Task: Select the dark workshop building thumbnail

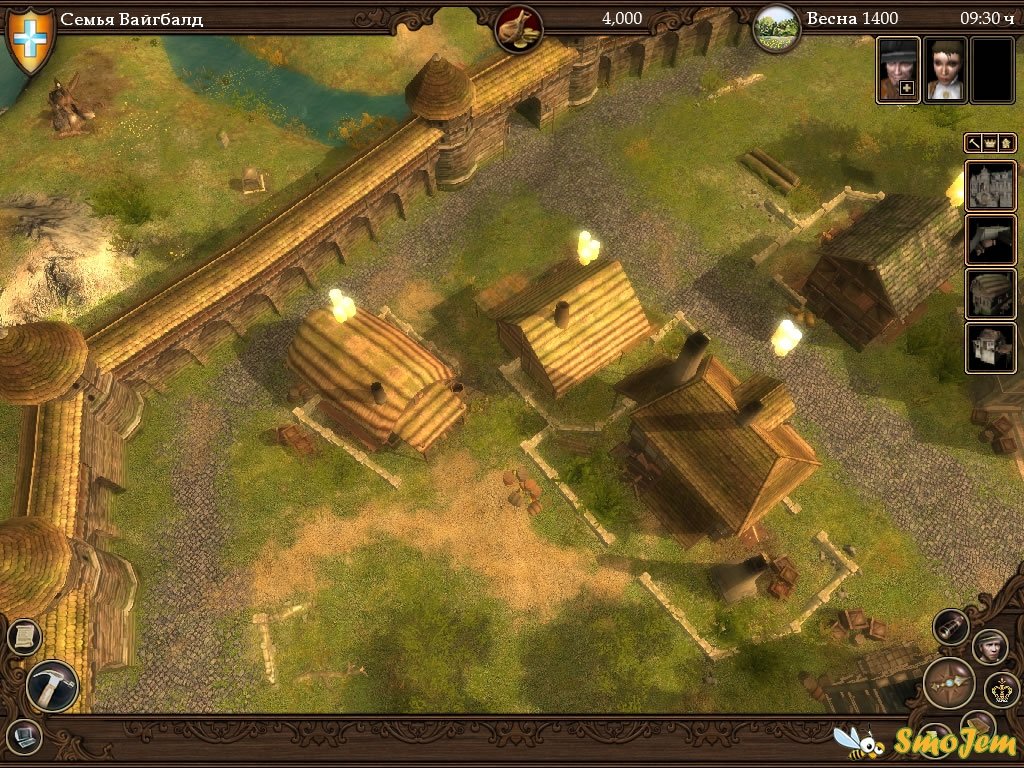Action: [990, 240]
